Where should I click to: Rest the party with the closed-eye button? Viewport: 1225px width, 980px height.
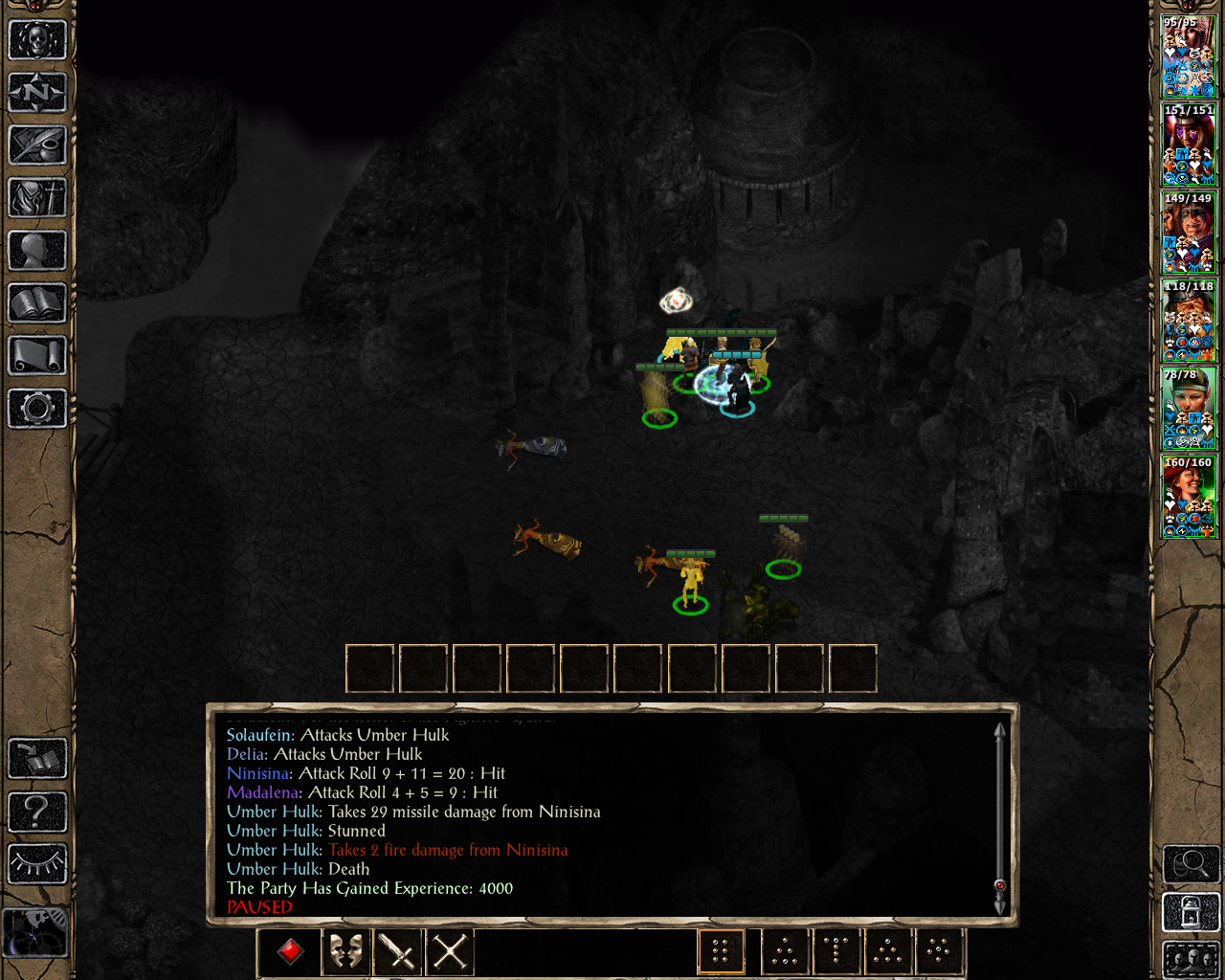[37, 864]
